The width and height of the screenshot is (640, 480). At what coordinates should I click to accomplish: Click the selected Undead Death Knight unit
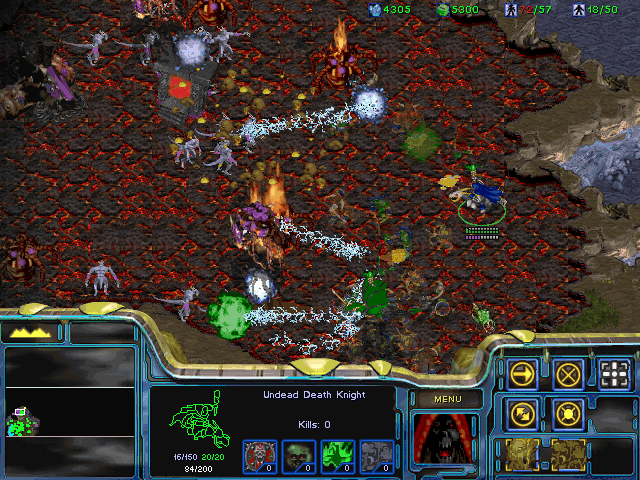pos(482,195)
